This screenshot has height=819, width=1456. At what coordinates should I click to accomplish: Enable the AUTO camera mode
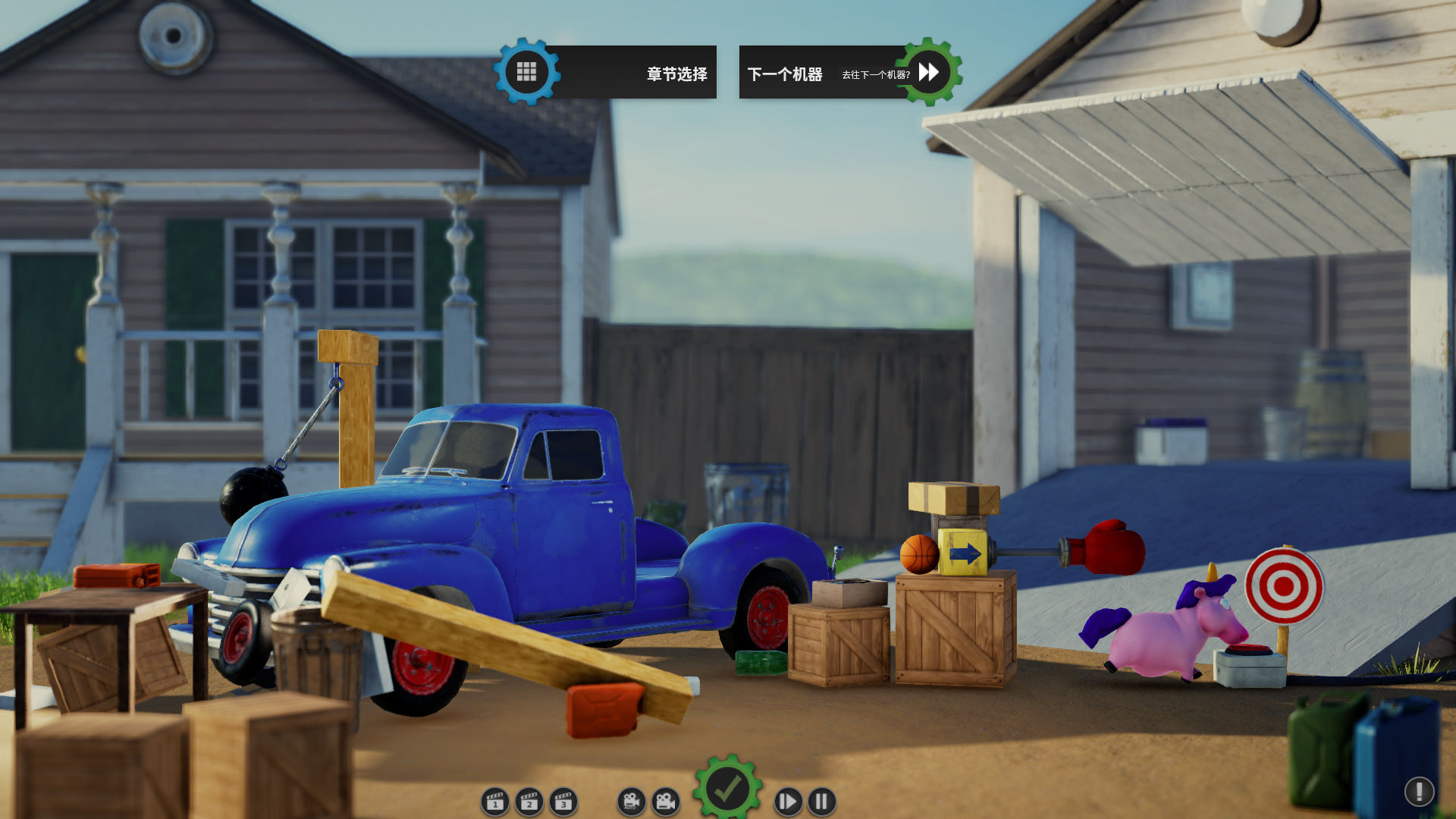(x=630, y=801)
